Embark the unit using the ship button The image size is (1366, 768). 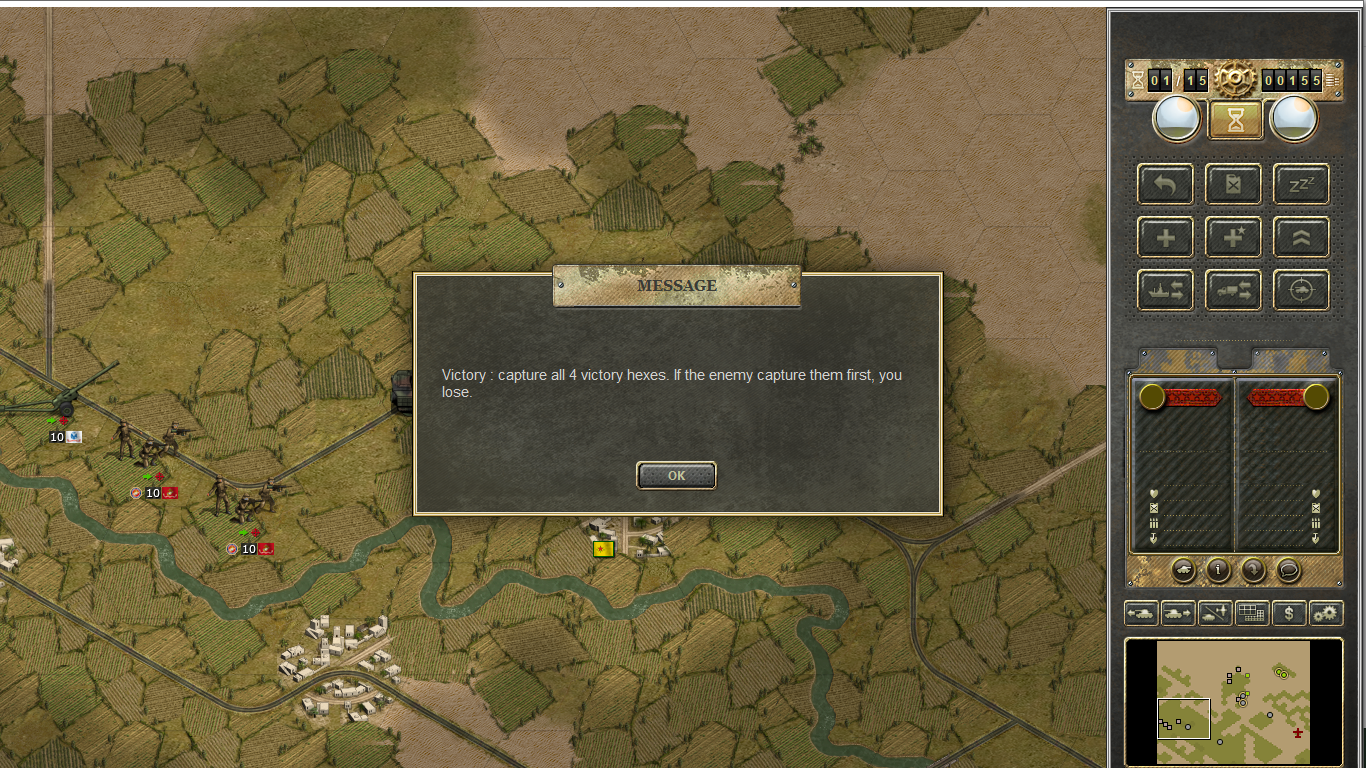coord(1165,291)
